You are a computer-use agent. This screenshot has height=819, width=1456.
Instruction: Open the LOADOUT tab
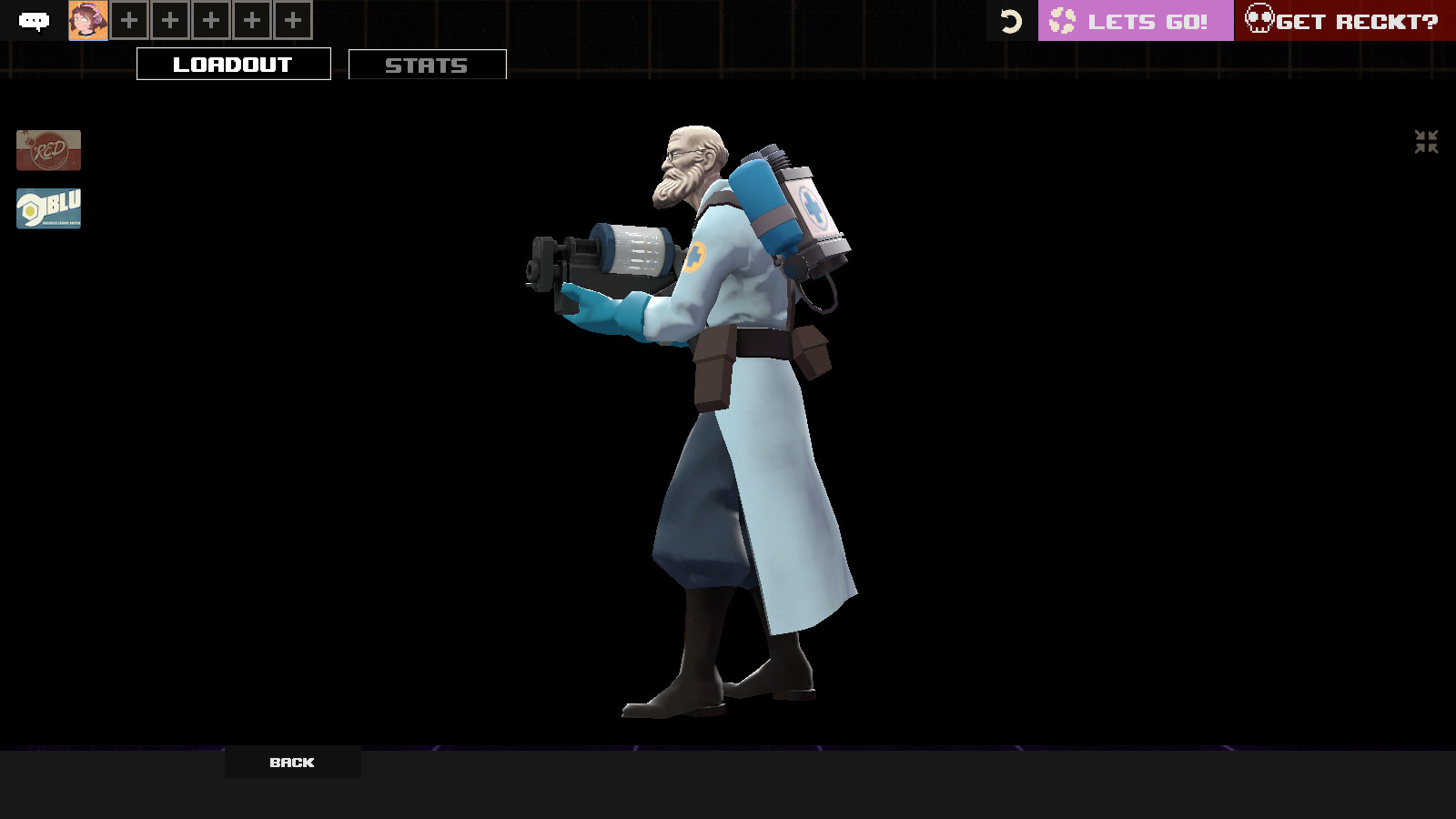(233, 64)
